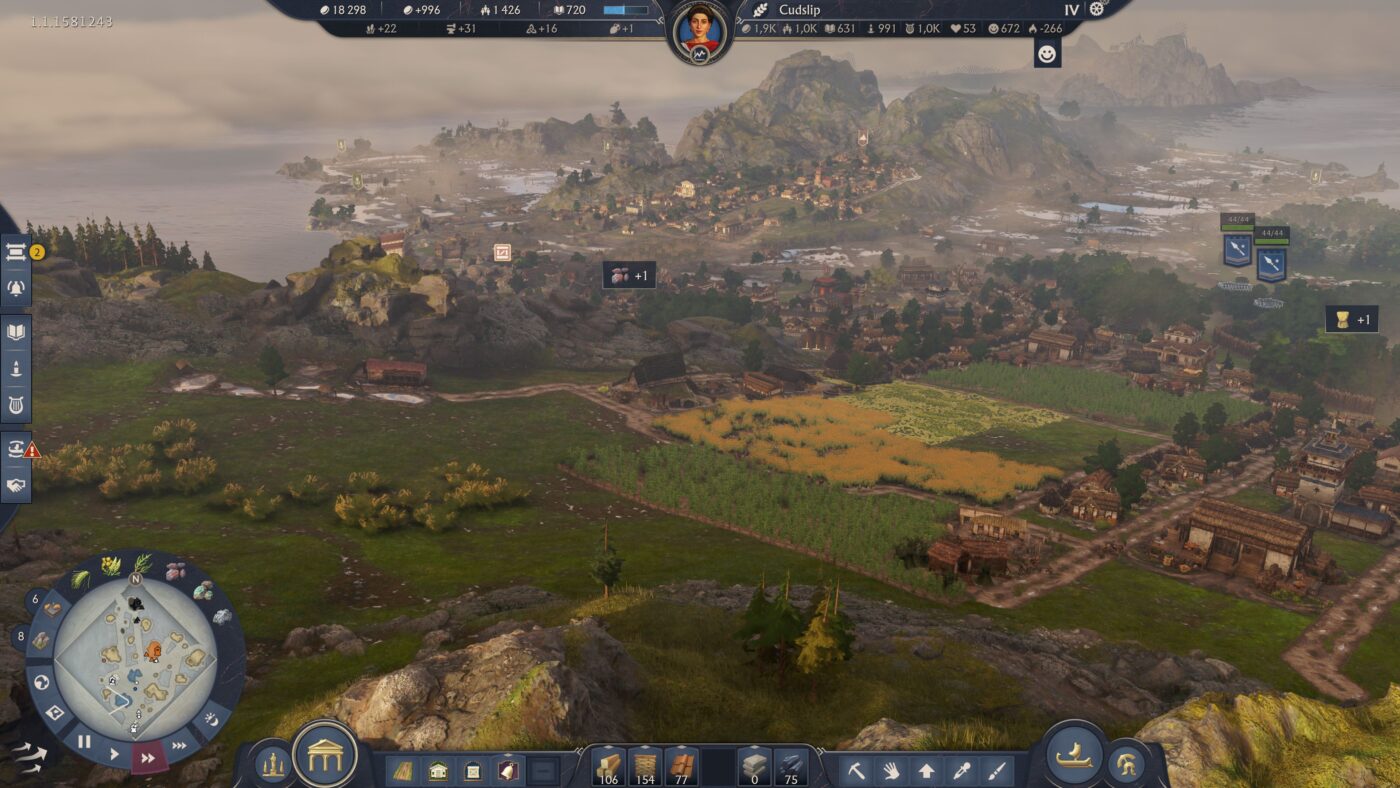This screenshot has width=1400, height=788.
Task: Pick the paintbrush tool
Action: (x=996, y=770)
